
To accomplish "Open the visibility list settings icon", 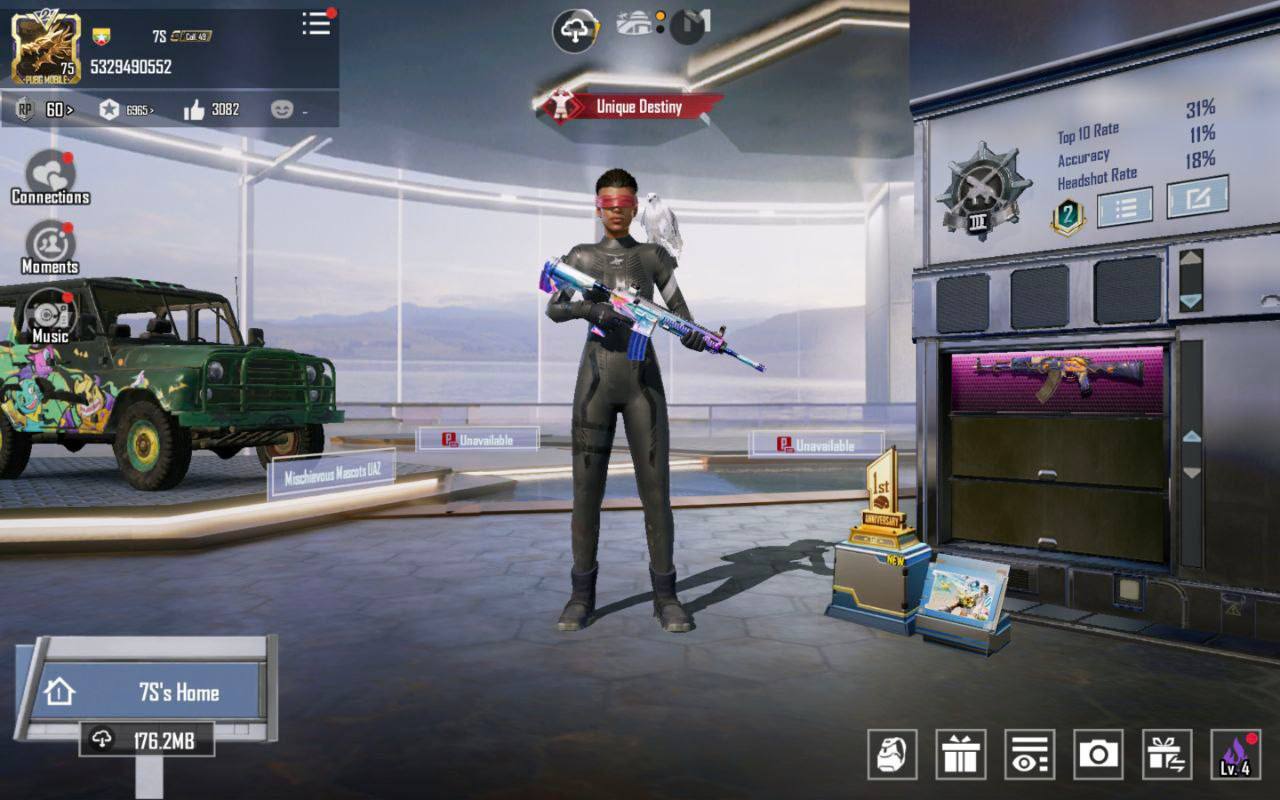I will (1029, 755).
